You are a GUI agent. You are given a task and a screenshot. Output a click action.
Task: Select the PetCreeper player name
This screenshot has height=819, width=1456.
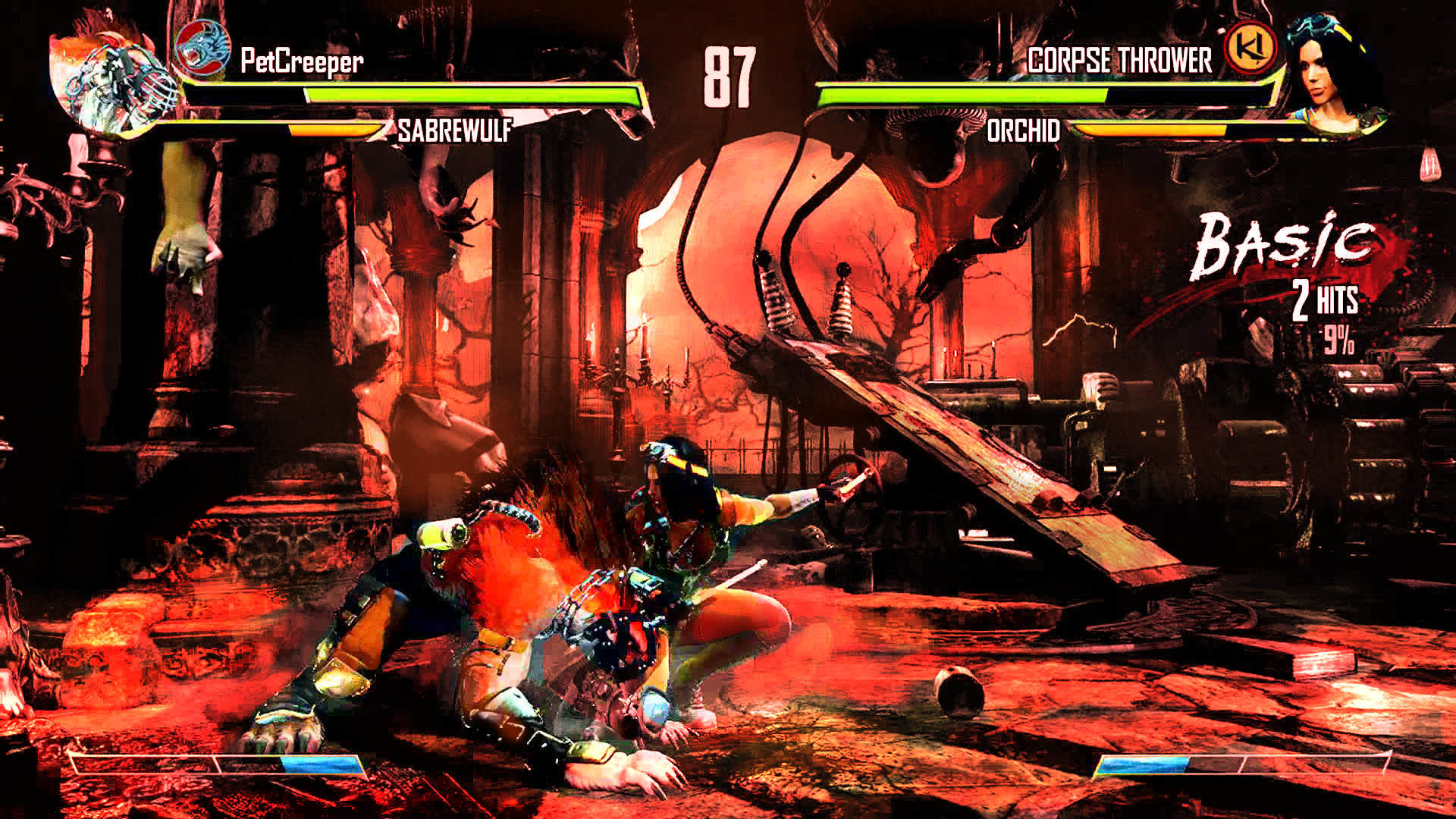pyautogui.click(x=302, y=61)
